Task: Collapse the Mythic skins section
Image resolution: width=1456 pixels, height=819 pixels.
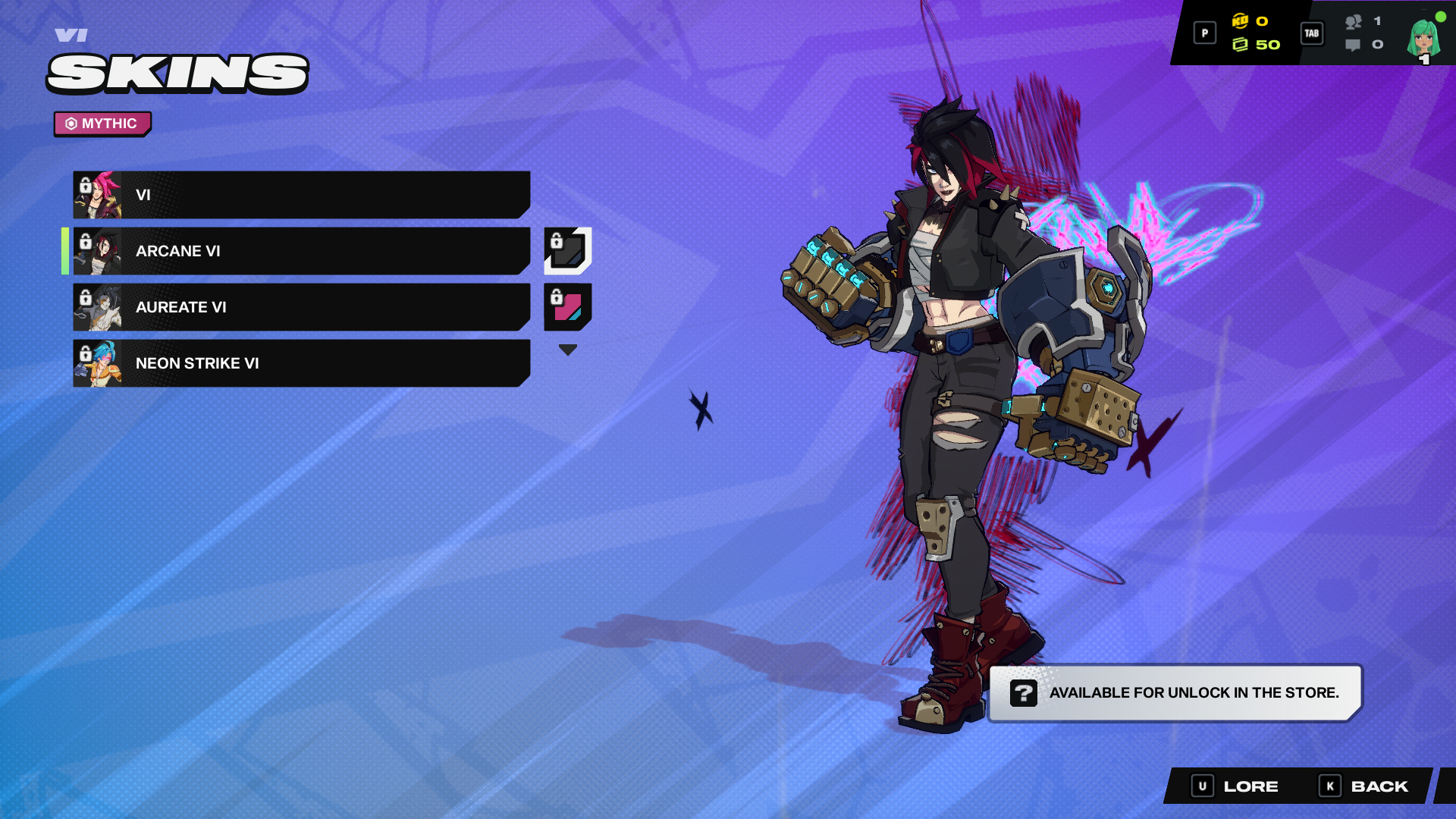Action: (x=102, y=124)
